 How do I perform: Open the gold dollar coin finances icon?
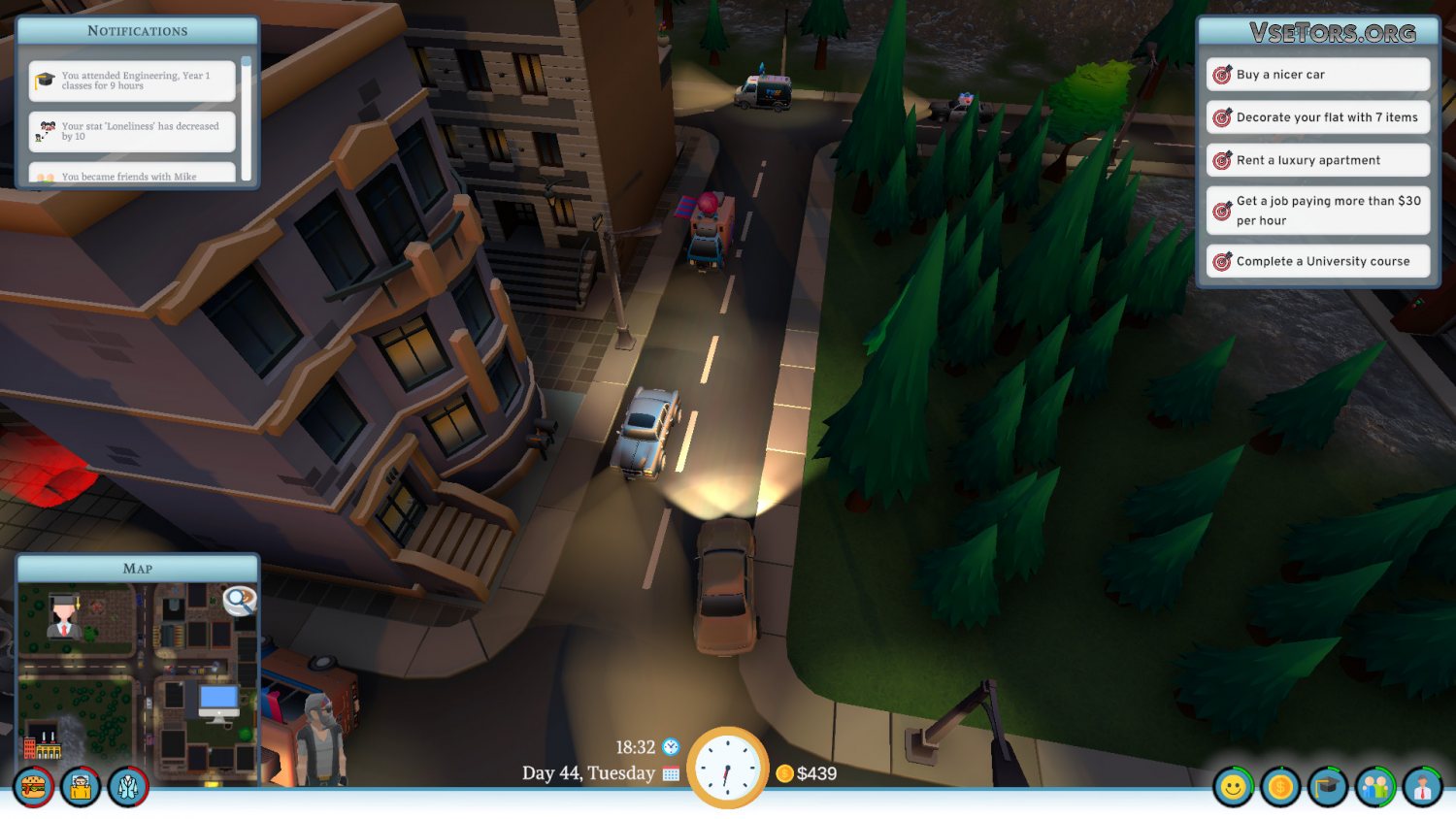[1280, 787]
